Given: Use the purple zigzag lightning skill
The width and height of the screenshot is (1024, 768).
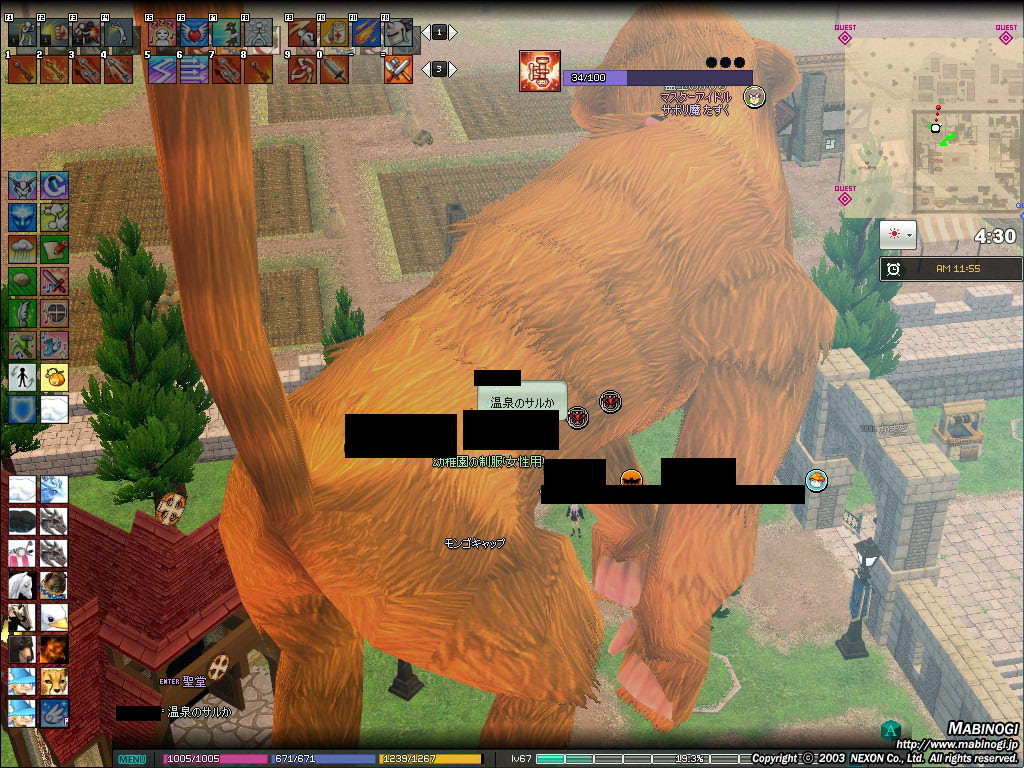Looking at the screenshot, I should point(163,69).
